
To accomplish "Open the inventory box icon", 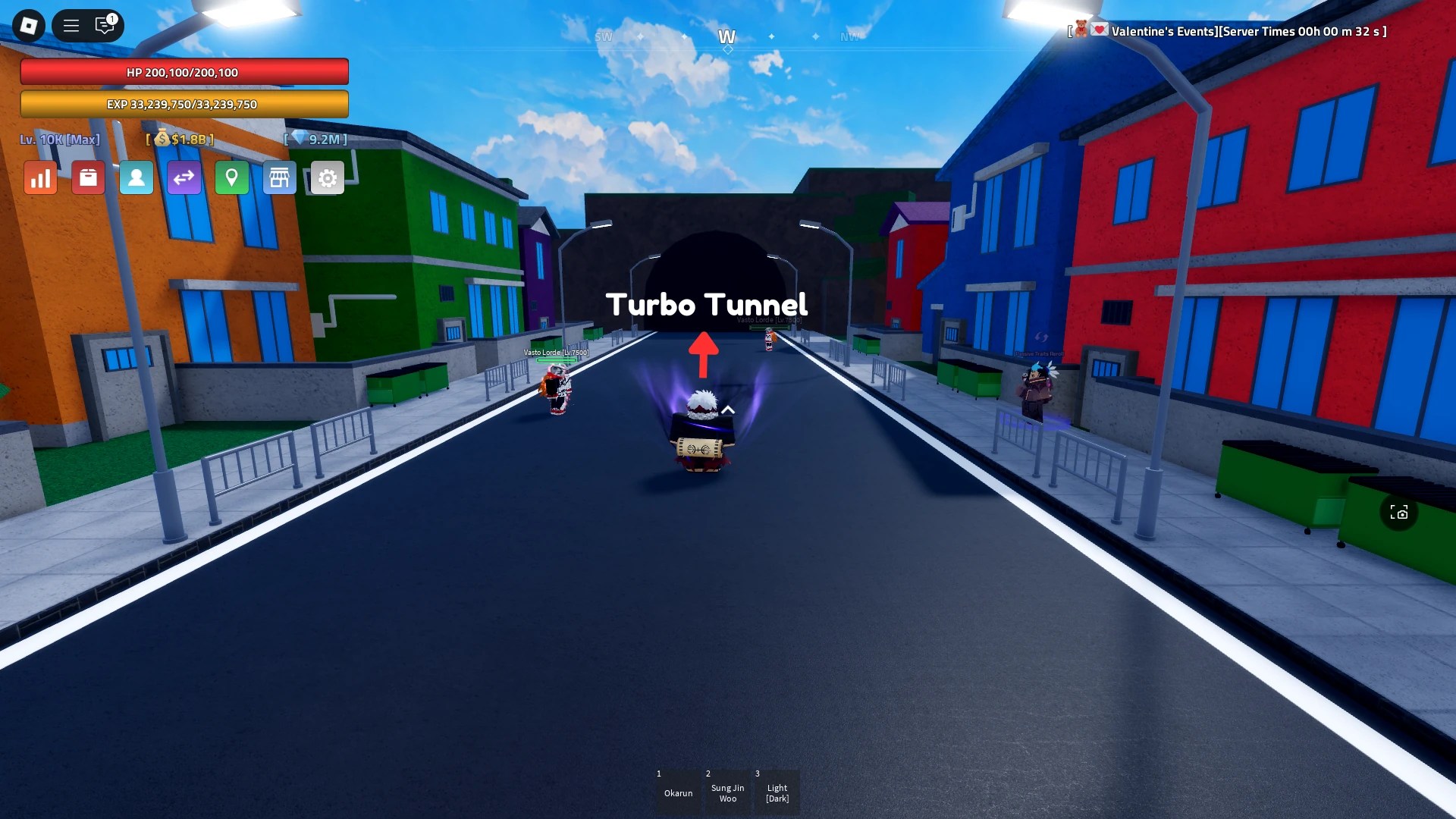I will tap(88, 177).
